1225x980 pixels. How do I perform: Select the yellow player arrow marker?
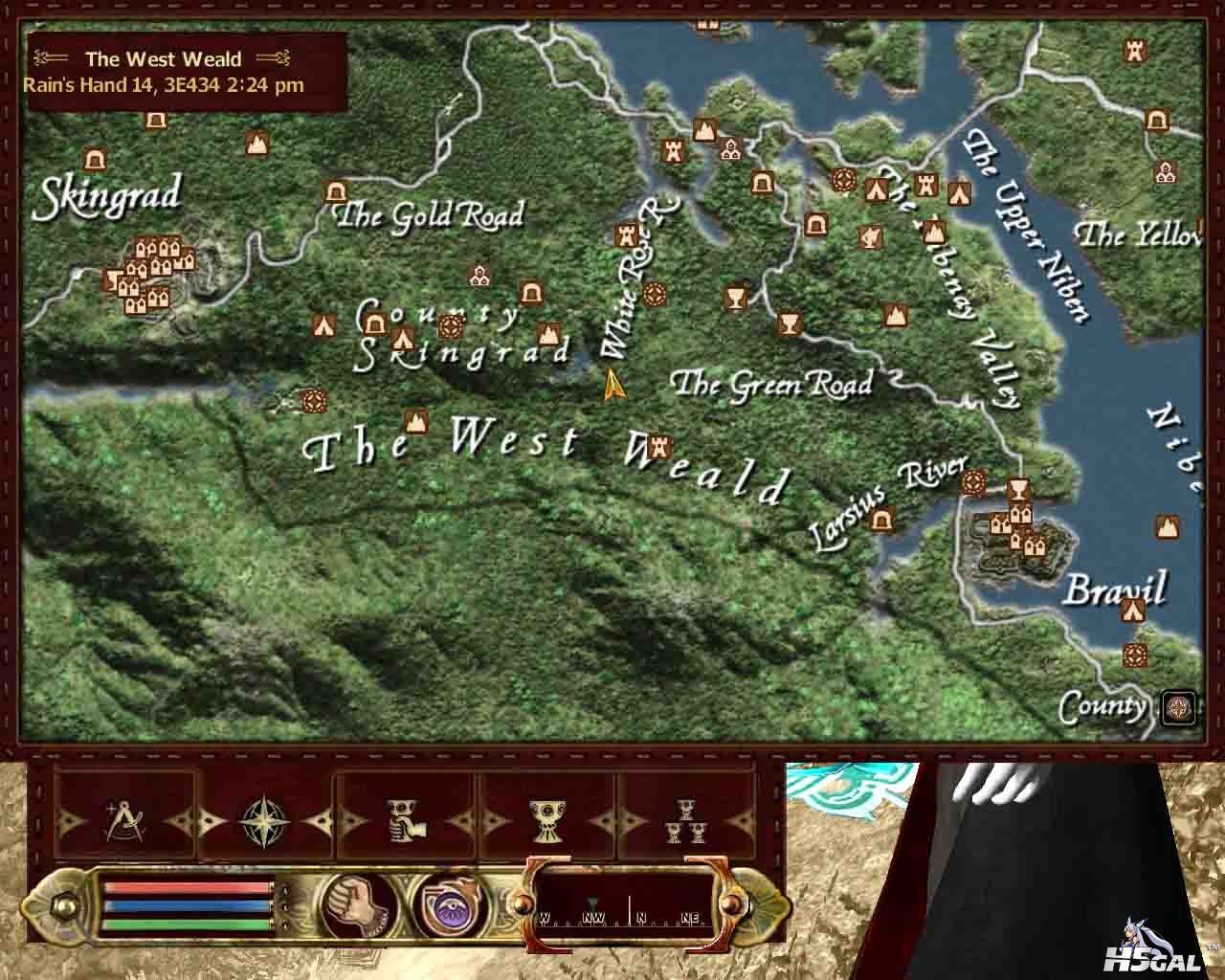tap(613, 385)
